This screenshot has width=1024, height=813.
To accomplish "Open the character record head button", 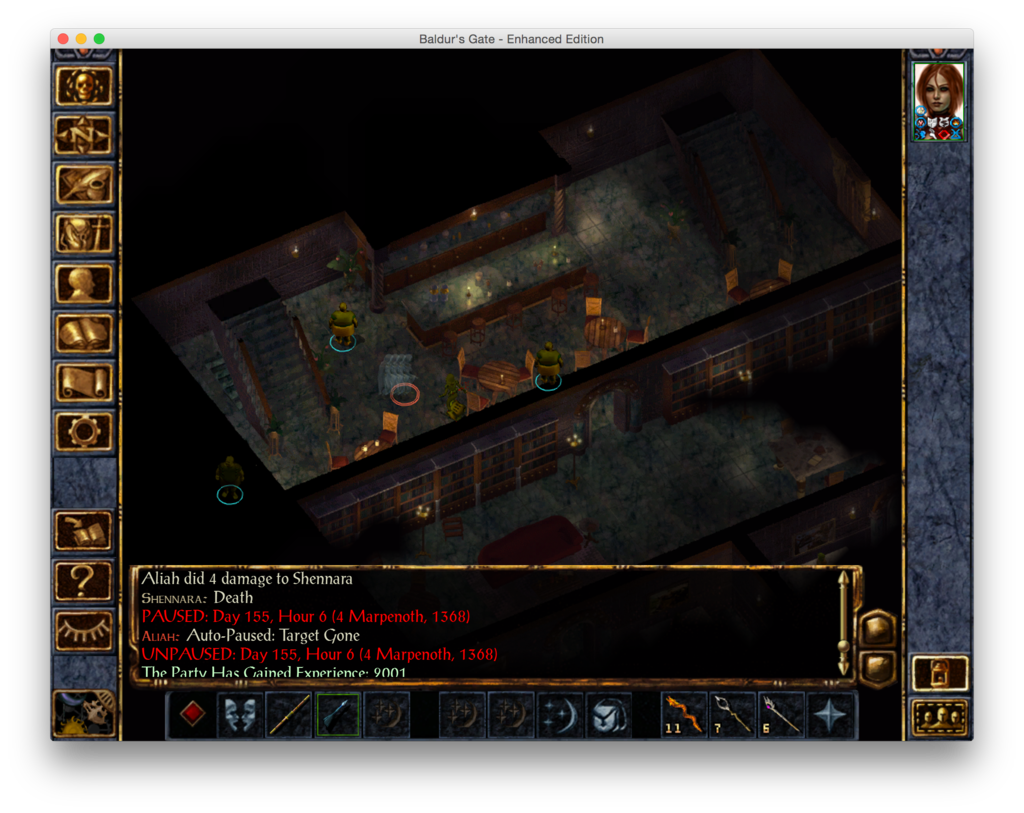I will (x=84, y=283).
